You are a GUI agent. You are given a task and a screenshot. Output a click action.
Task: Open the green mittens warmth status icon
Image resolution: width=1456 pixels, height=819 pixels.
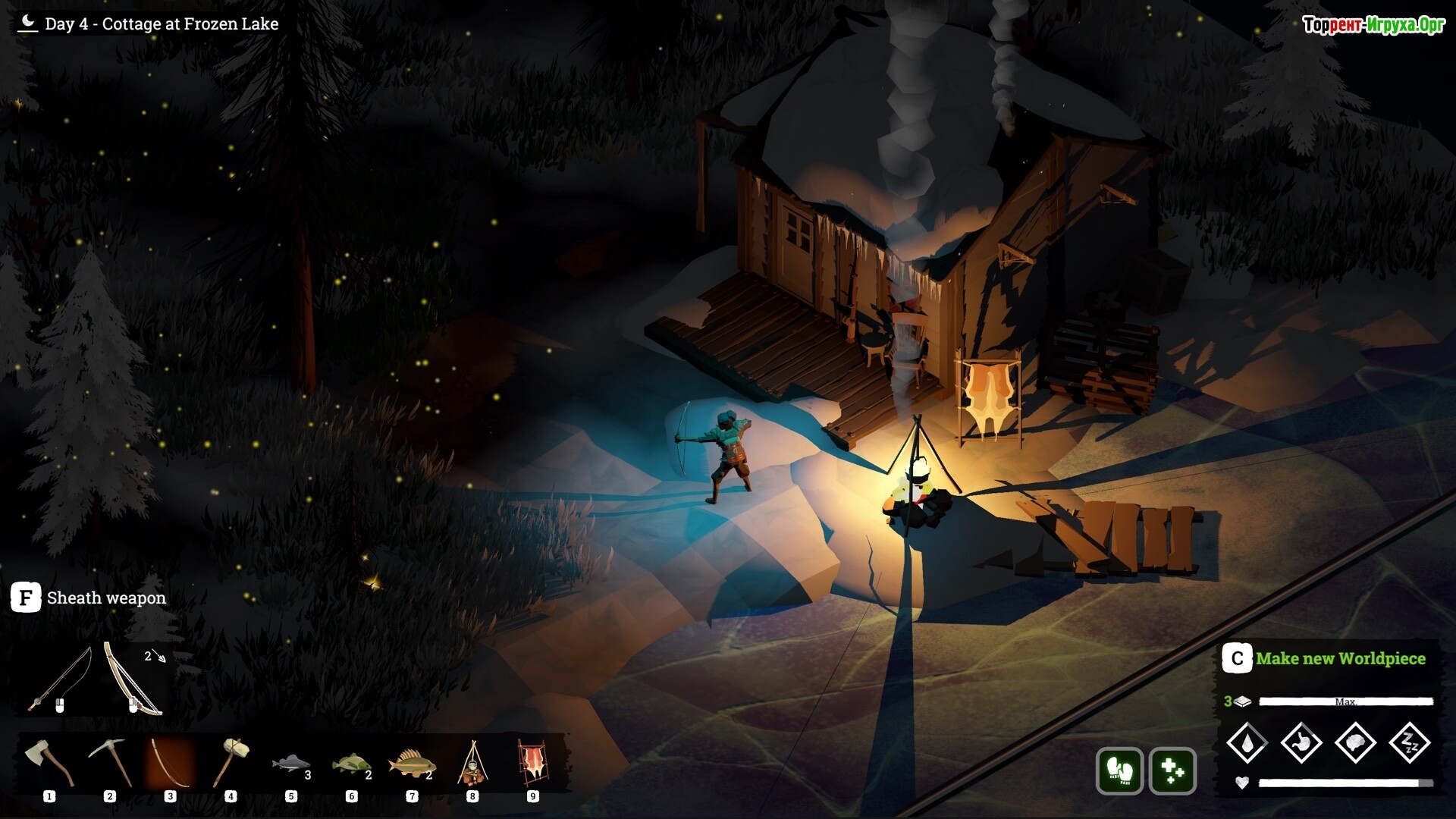1119,771
